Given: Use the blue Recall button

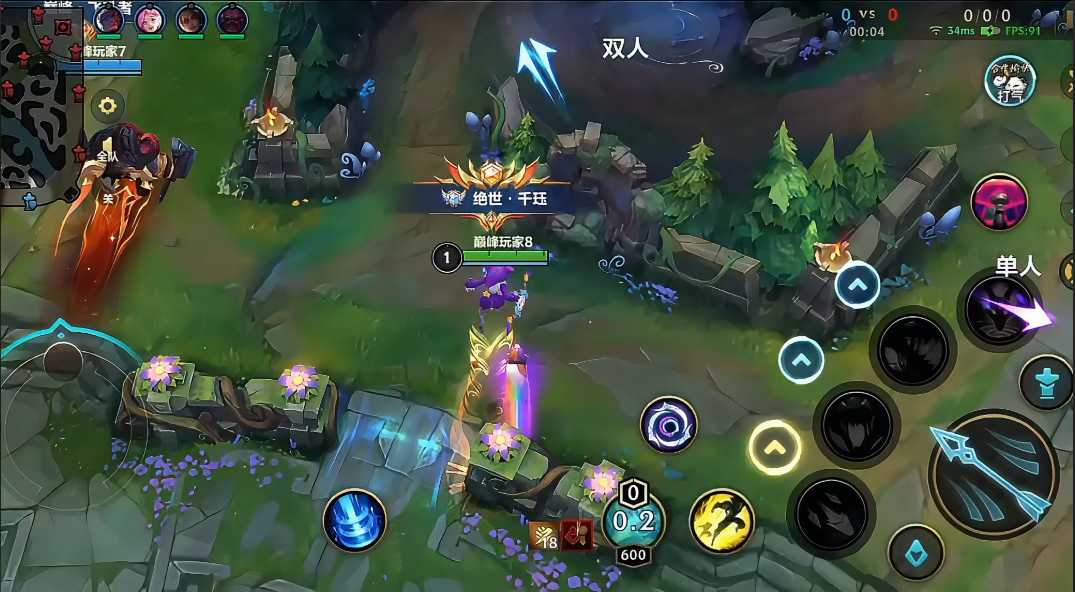Looking at the screenshot, I should 354,520.
